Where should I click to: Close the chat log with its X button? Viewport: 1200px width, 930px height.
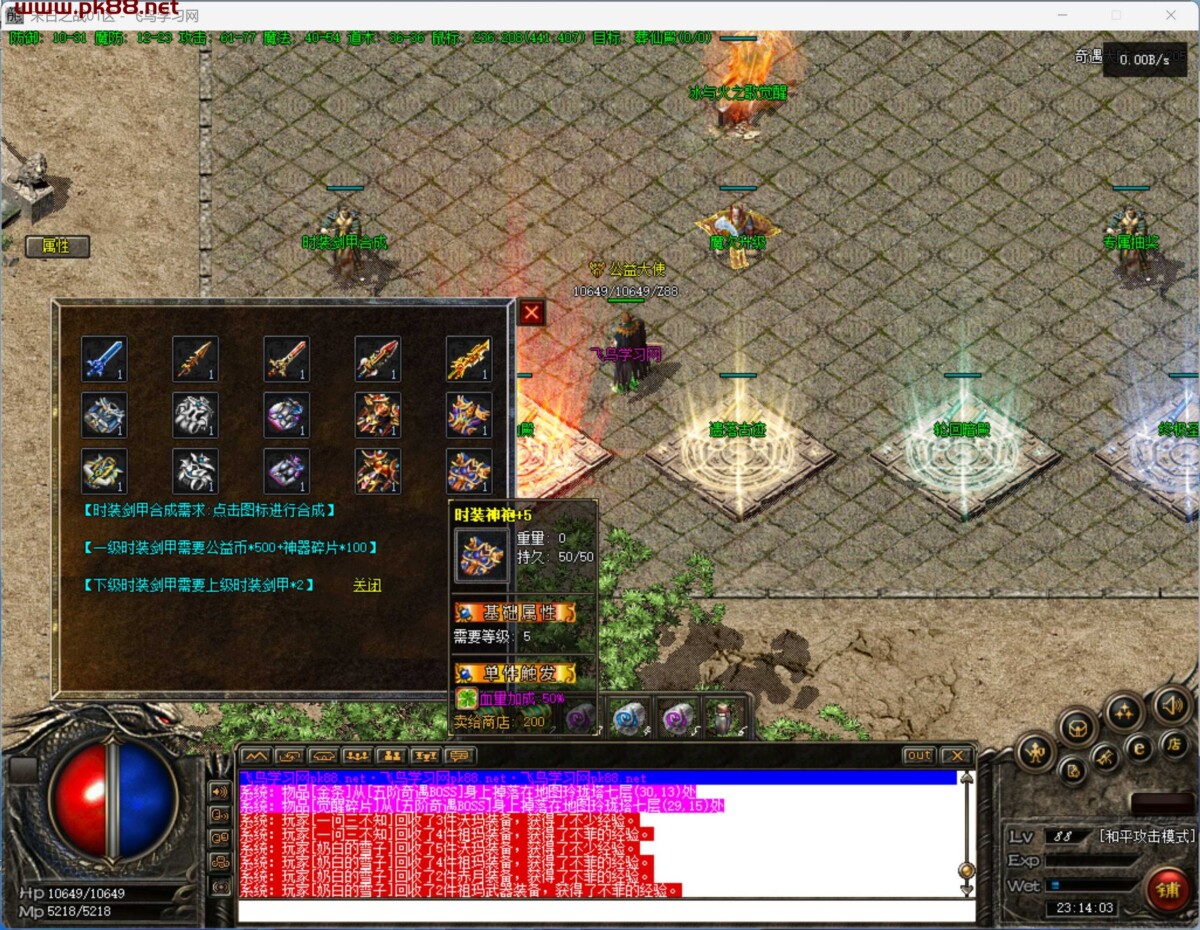956,755
